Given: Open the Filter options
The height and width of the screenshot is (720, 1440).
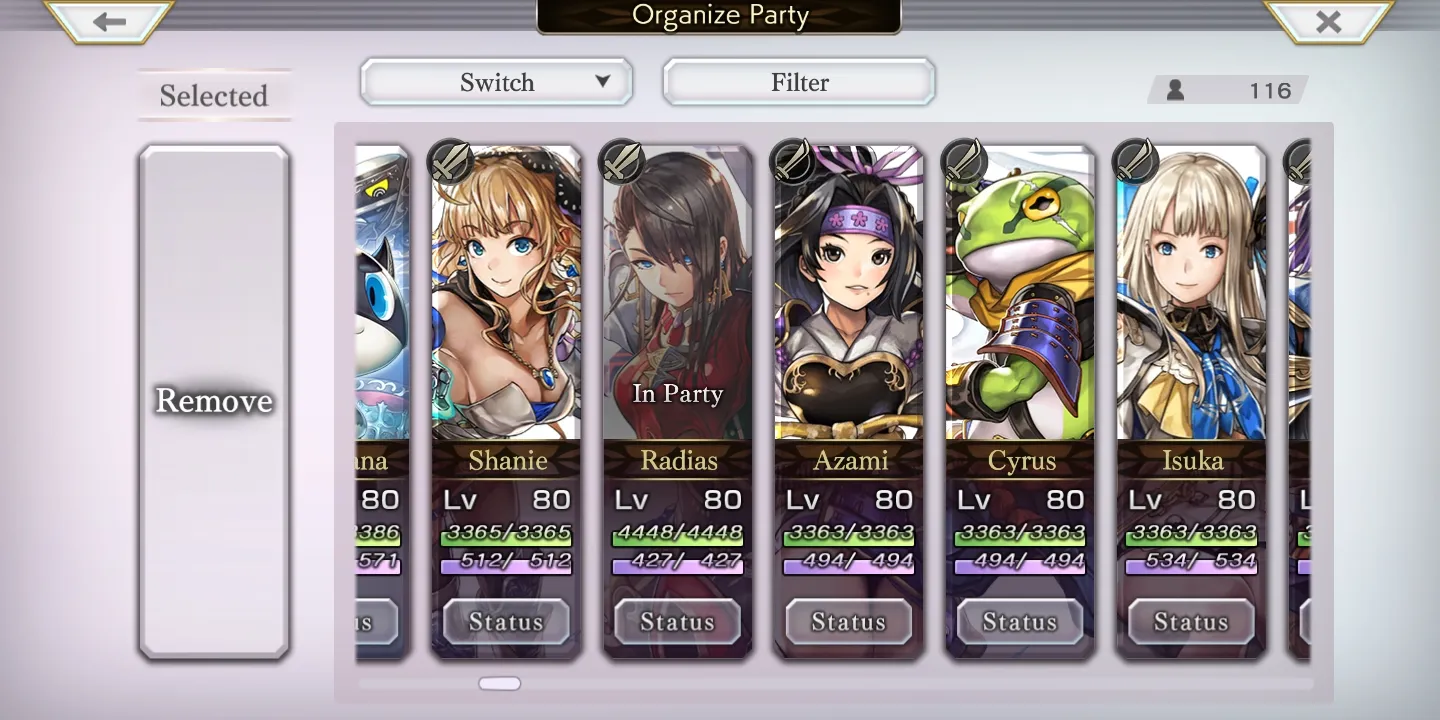Looking at the screenshot, I should [x=799, y=82].
